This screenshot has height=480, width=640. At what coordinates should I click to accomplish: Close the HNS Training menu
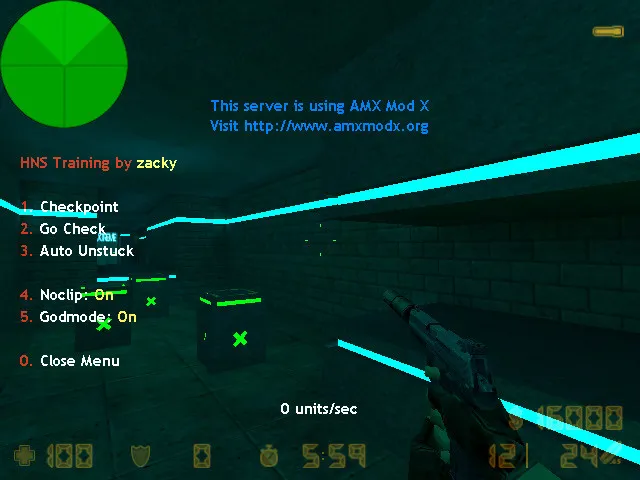[x=79, y=361]
